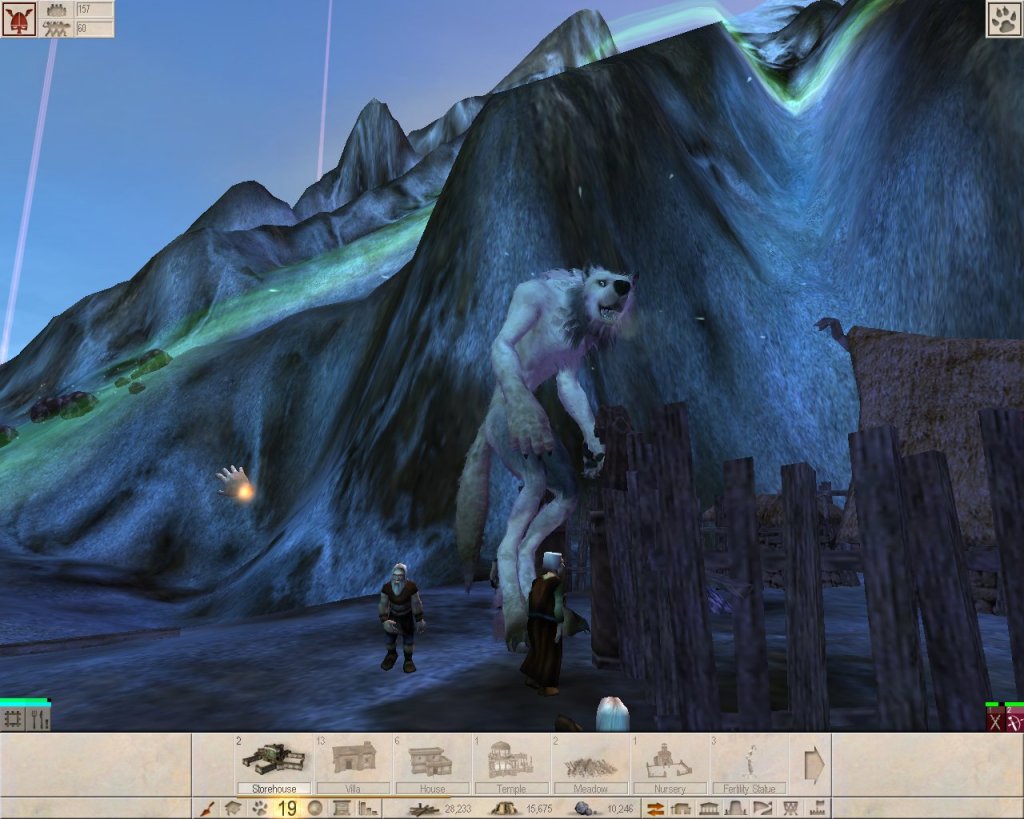
Task: Choose the Meadow option
Action: pyautogui.click(x=590, y=762)
